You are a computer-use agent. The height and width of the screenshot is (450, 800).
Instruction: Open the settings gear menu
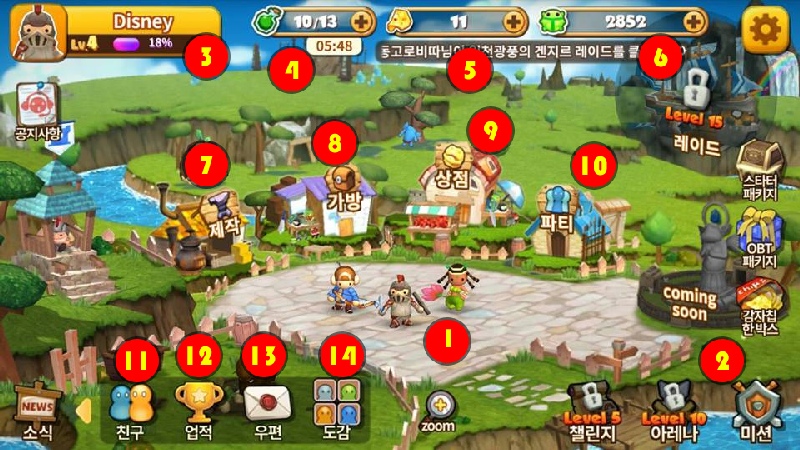coord(765,30)
